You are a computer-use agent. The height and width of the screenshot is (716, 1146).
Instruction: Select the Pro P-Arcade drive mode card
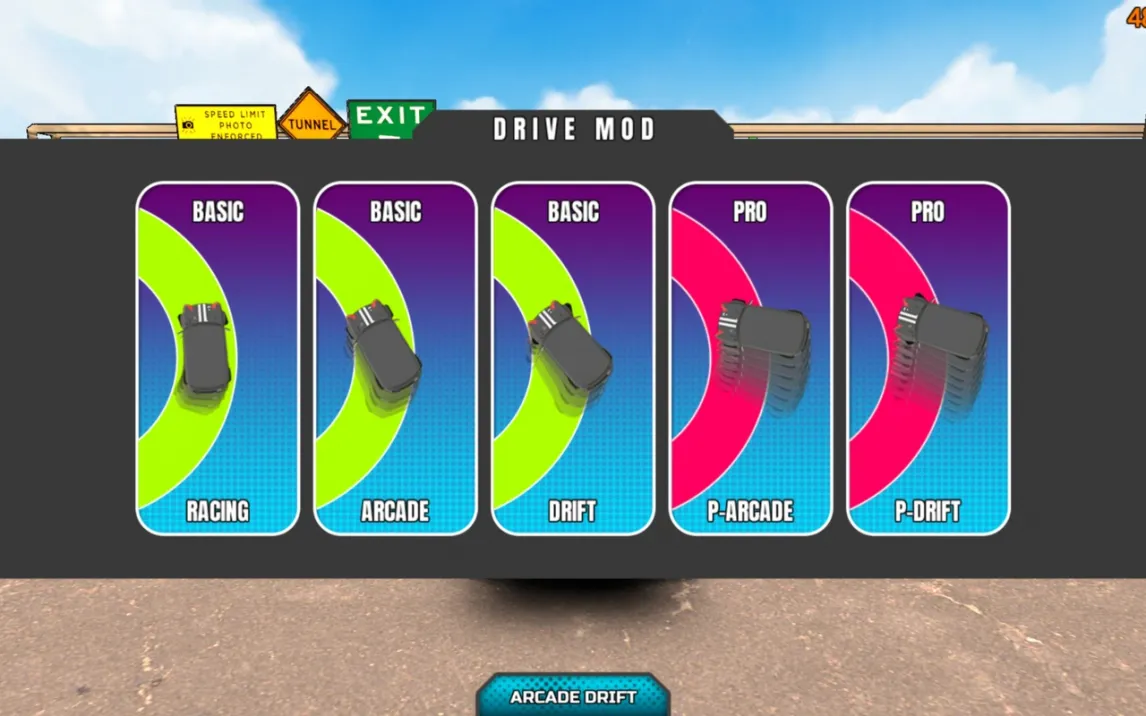tap(750, 358)
